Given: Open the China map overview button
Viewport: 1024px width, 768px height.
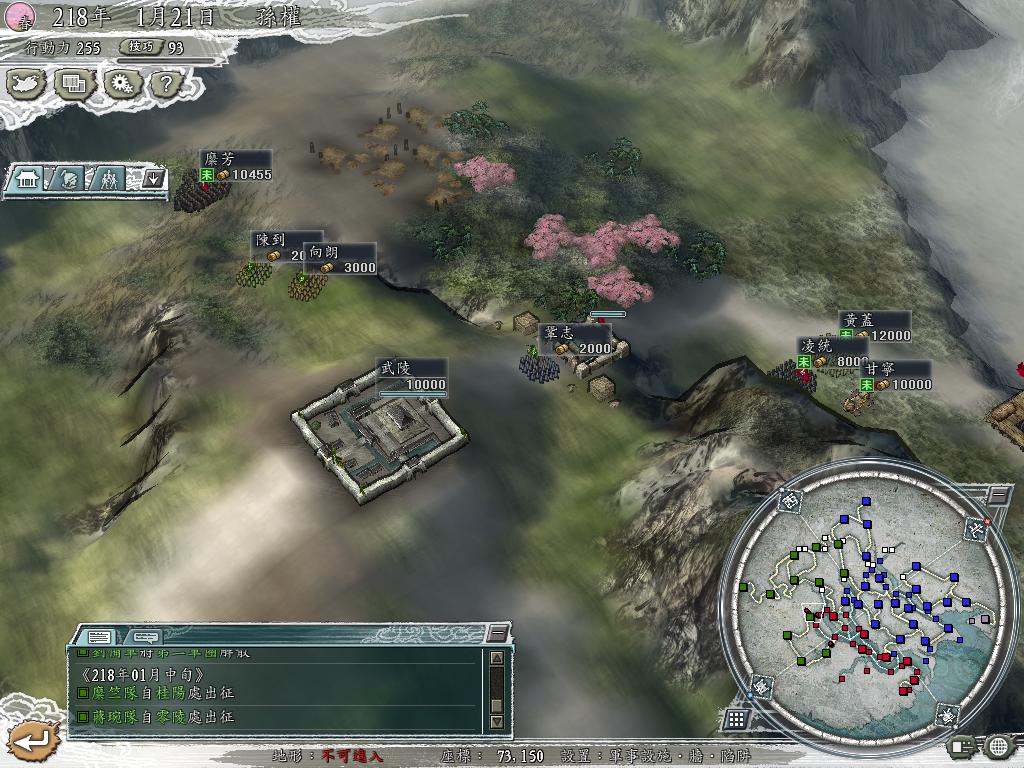Looking at the screenshot, I should pyautogui.click(x=28, y=84).
